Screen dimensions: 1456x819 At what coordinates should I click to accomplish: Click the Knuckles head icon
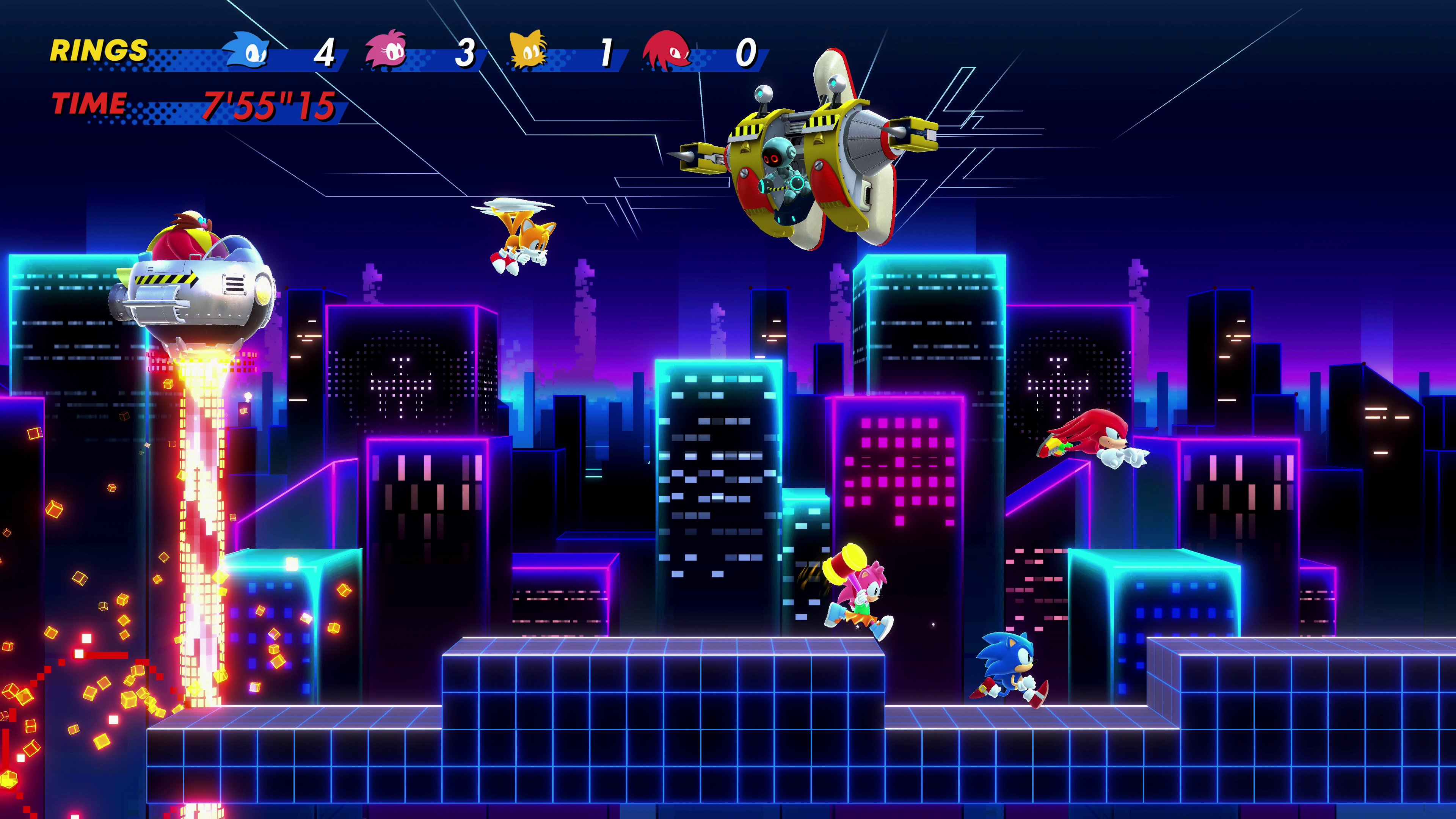(667, 50)
